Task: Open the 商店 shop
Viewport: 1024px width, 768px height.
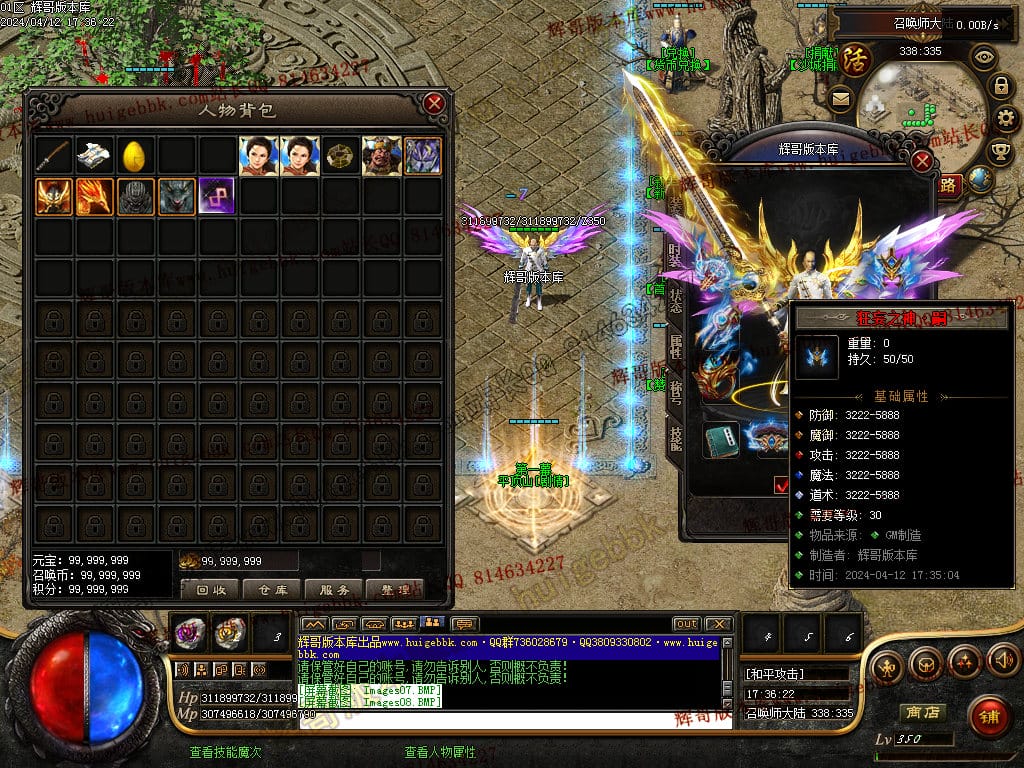Action: [921, 712]
